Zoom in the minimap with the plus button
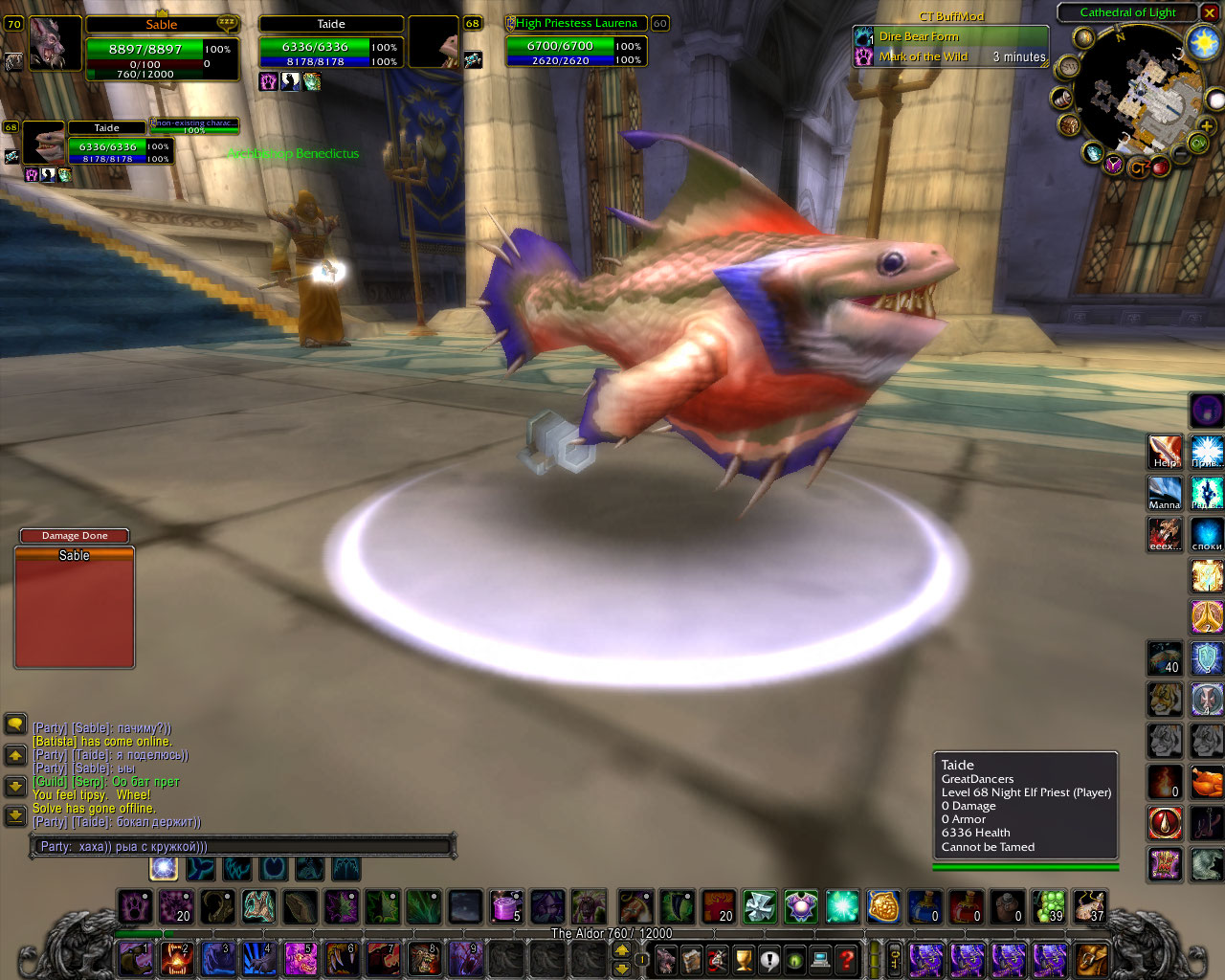 pyautogui.click(x=1206, y=125)
